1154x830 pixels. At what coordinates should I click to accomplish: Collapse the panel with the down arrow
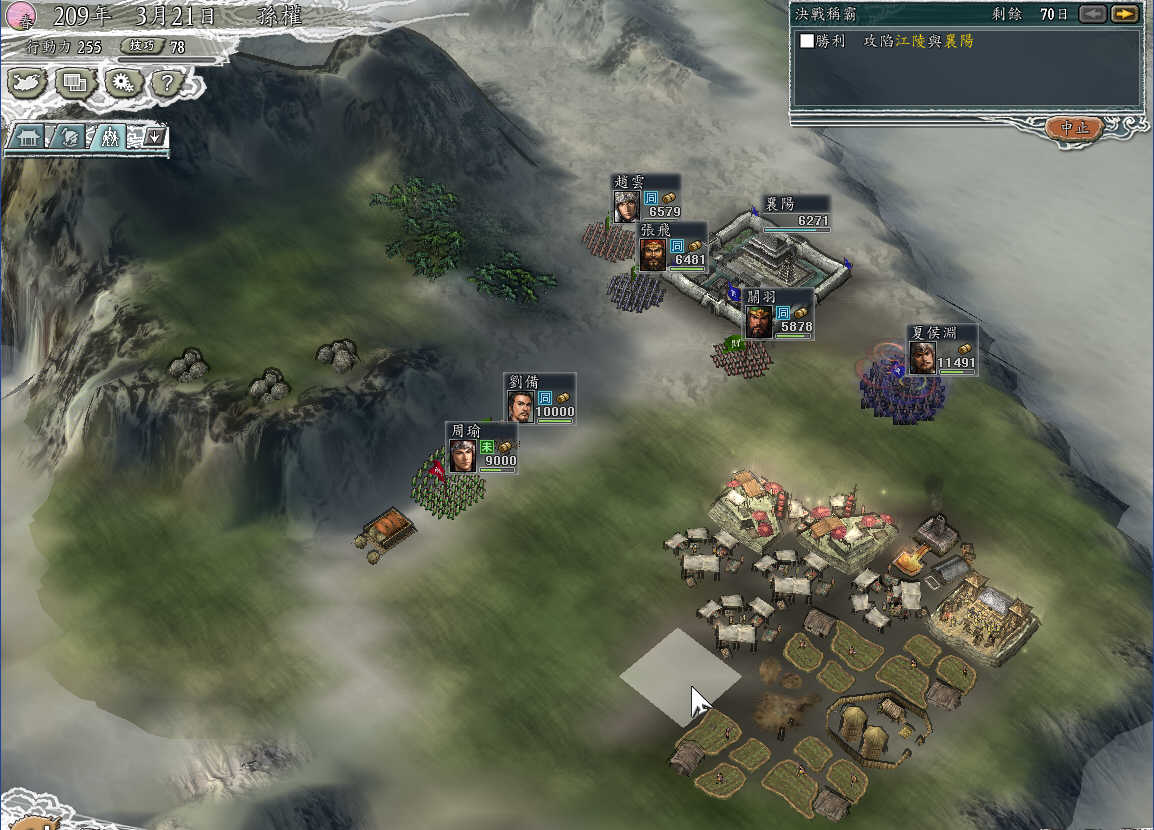pyautogui.click(x=153, y=136)
